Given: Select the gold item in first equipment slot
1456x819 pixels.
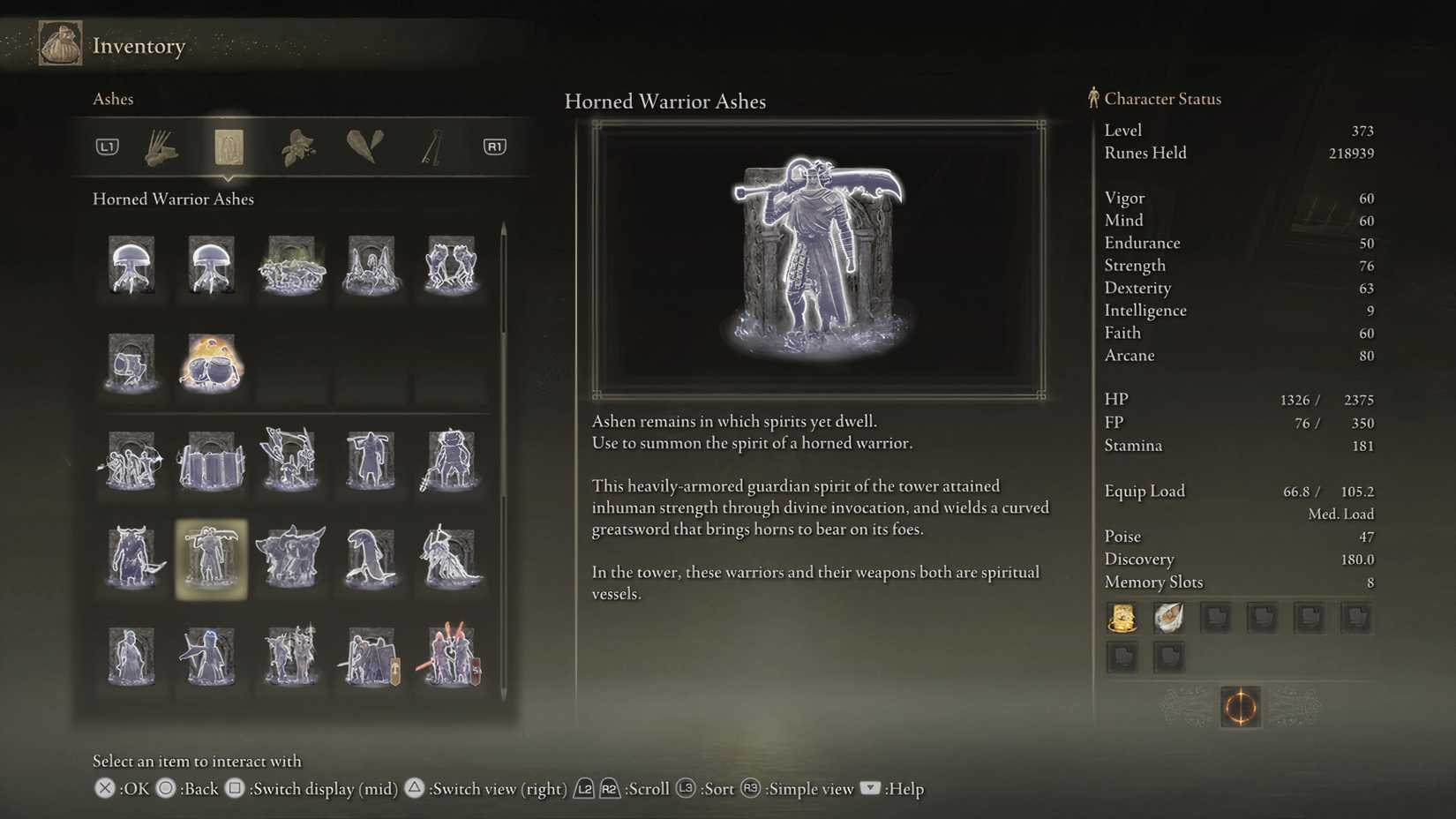Looking at the screenshot, I should [x=1122, y=618].
